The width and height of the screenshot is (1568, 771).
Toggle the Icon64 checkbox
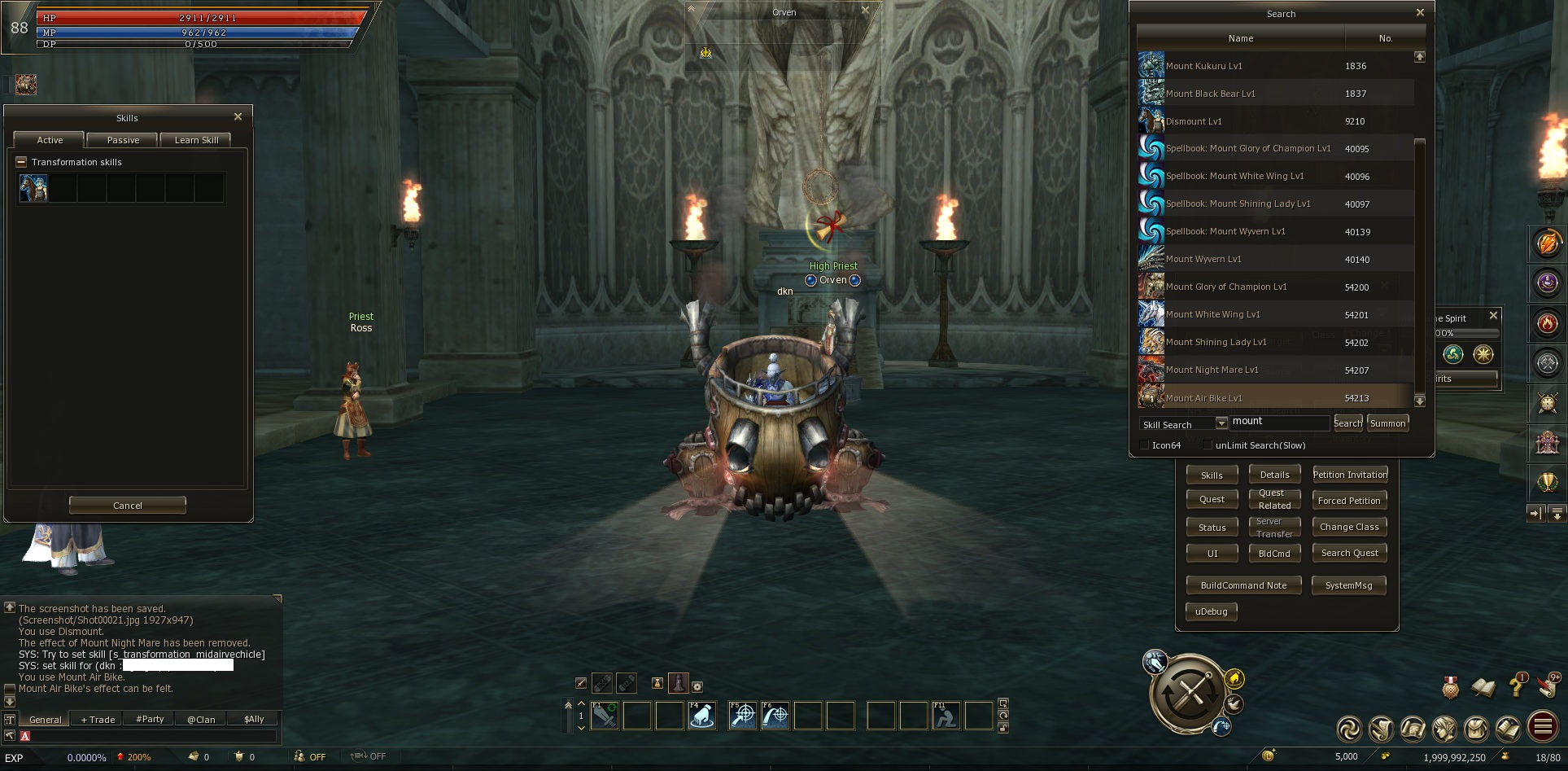coord(1144,445)
